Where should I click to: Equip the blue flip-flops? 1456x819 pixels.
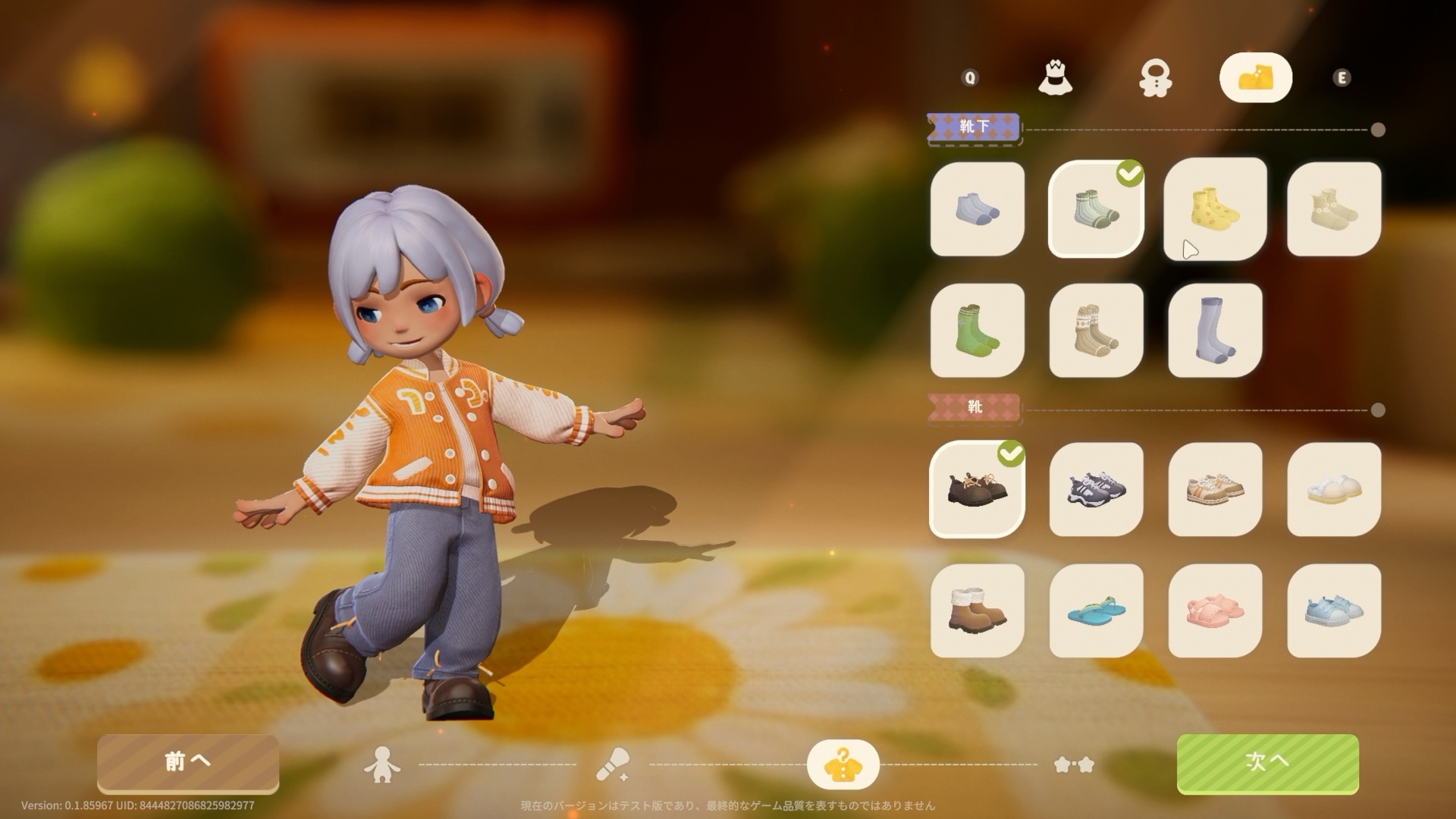tap(1095, 609)
